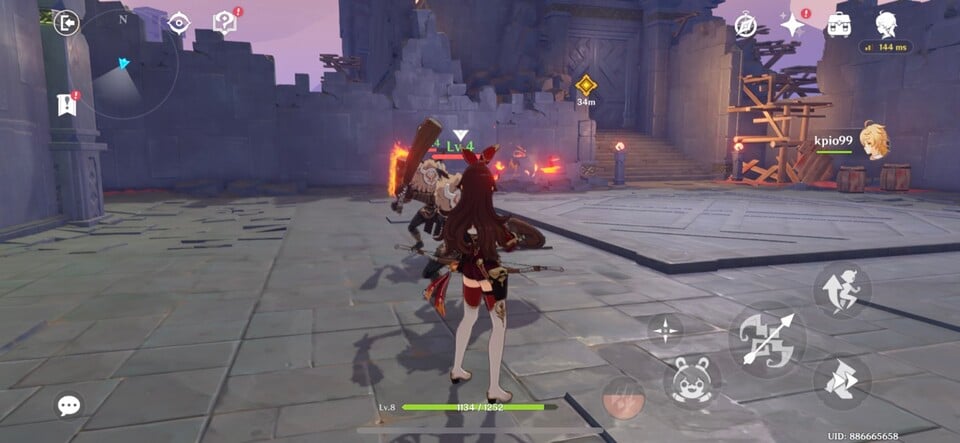This screenshot has height=443, width=960.
Task: Open the compass Adventurer Handbook icon
Action: (x=746, y=26)
